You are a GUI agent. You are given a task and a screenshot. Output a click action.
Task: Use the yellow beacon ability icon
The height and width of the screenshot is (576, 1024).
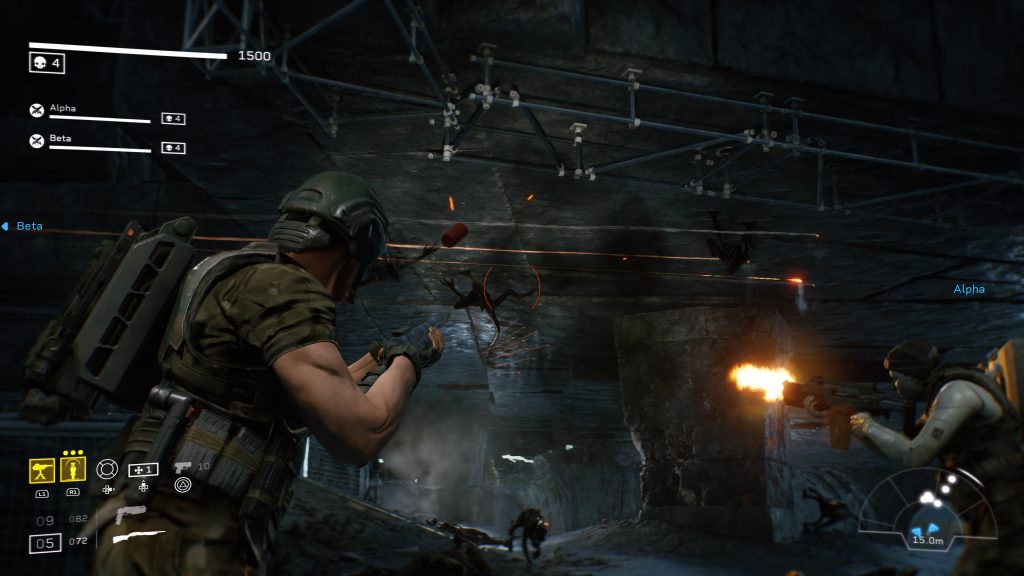click(73, 470)
